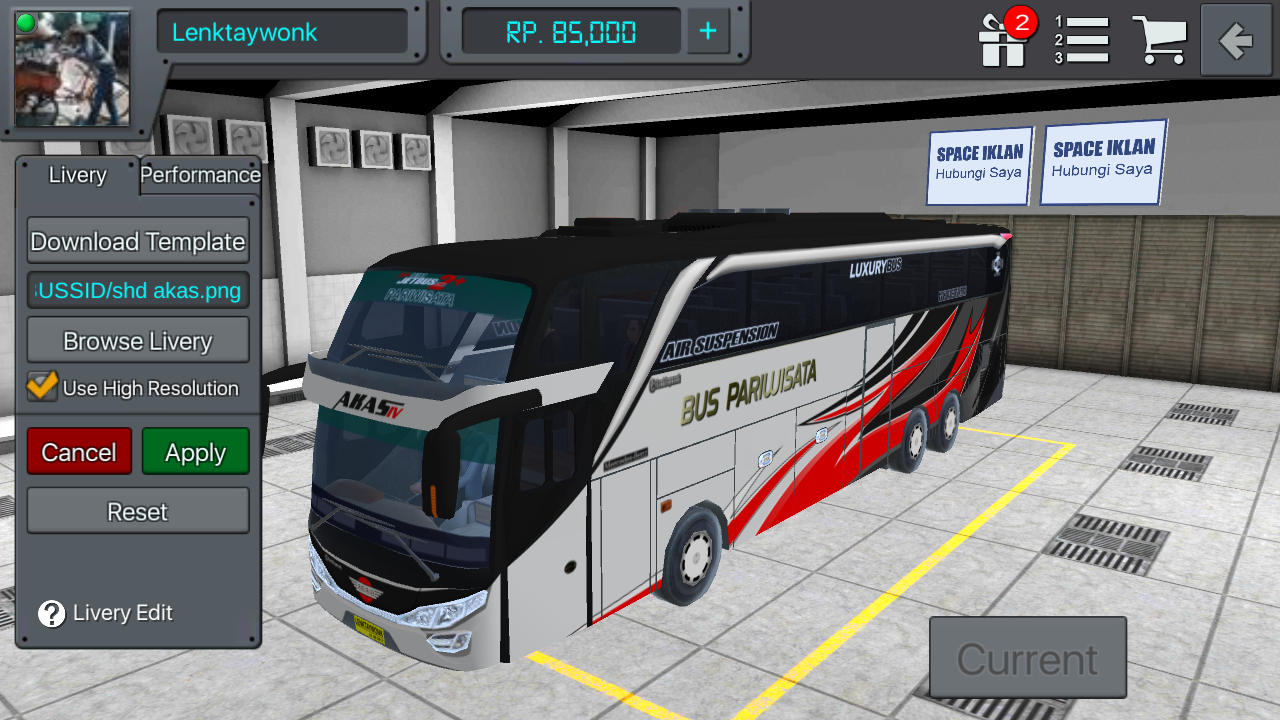
Task: Select the Livery tab
Action: [77, 176]
